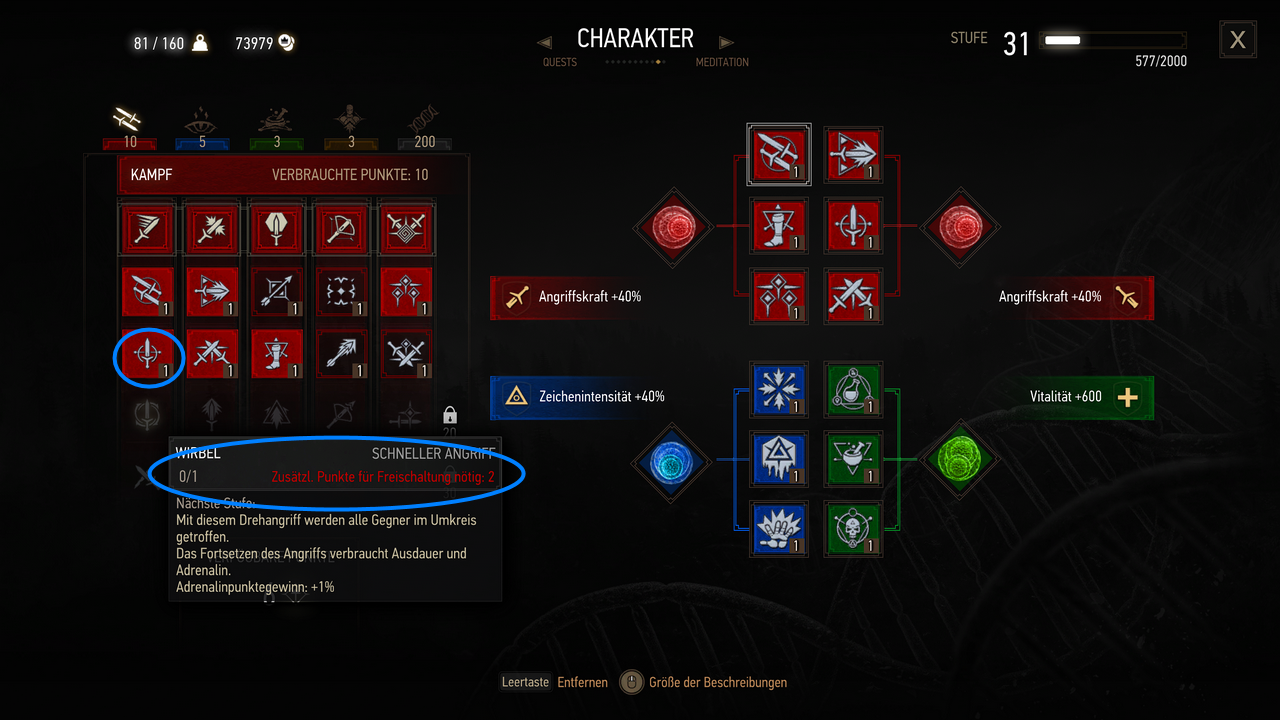Click the Entfernen button
This screenshot has width=1280, height=720.
[x=583, y=682]
